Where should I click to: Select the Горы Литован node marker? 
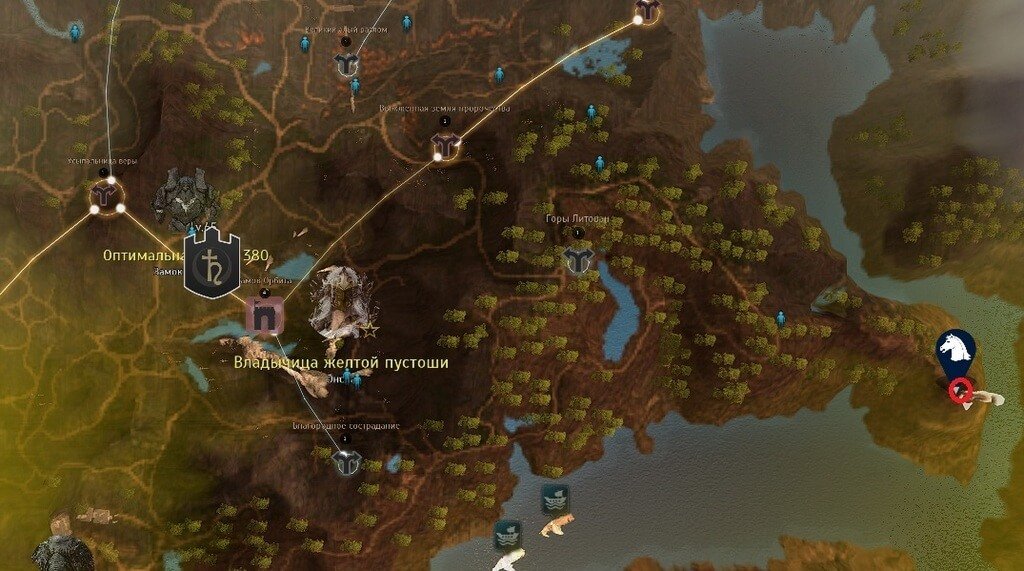[x=578, y=261]
